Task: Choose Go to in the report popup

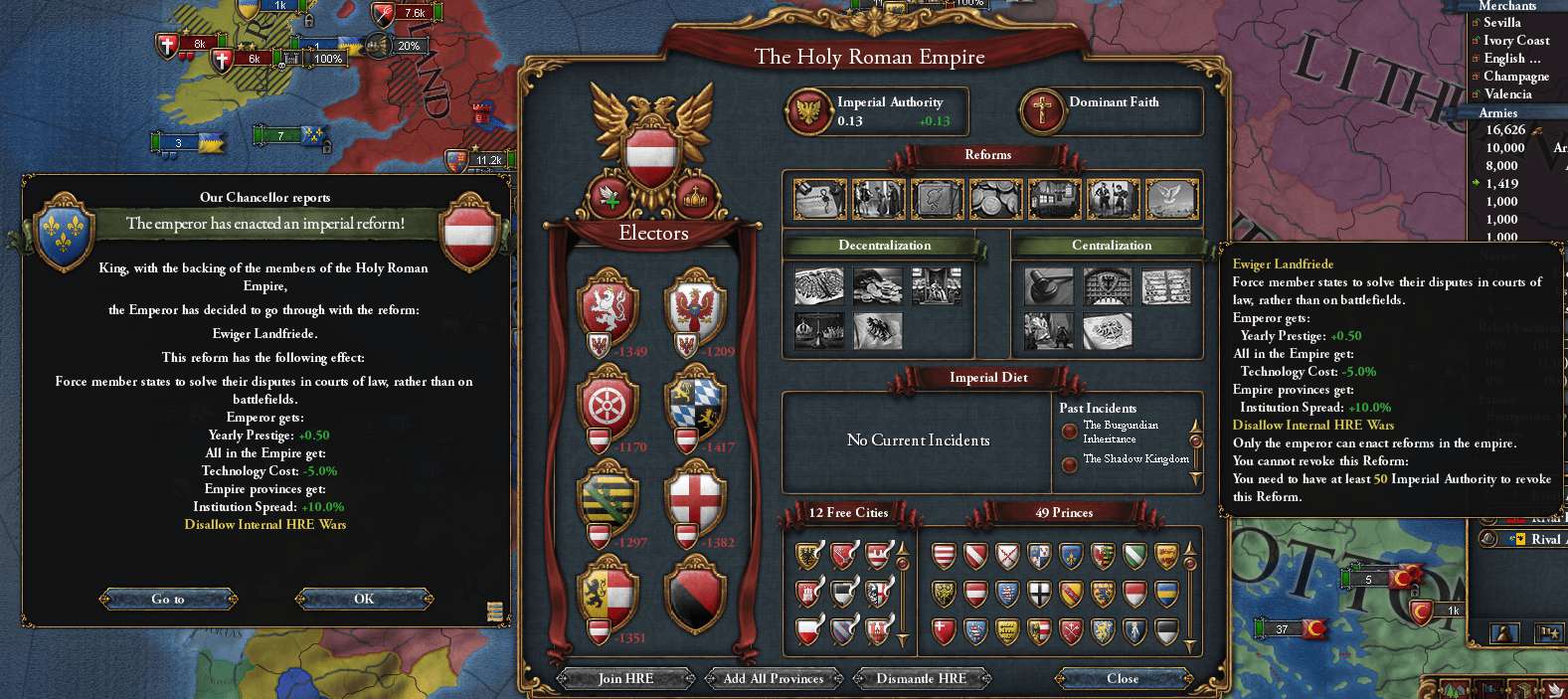Action: 168,599
